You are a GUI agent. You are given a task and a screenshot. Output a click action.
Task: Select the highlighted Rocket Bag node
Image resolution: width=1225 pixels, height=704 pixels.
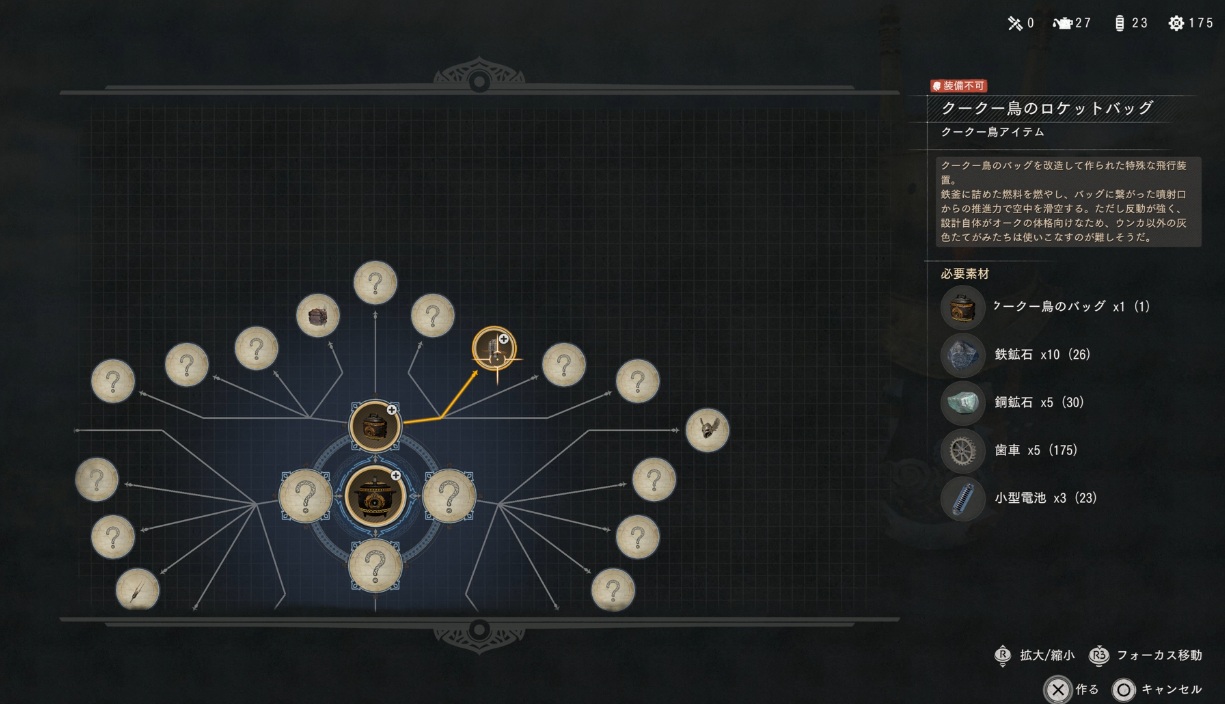pyautogui.click(x=494, y=349)
